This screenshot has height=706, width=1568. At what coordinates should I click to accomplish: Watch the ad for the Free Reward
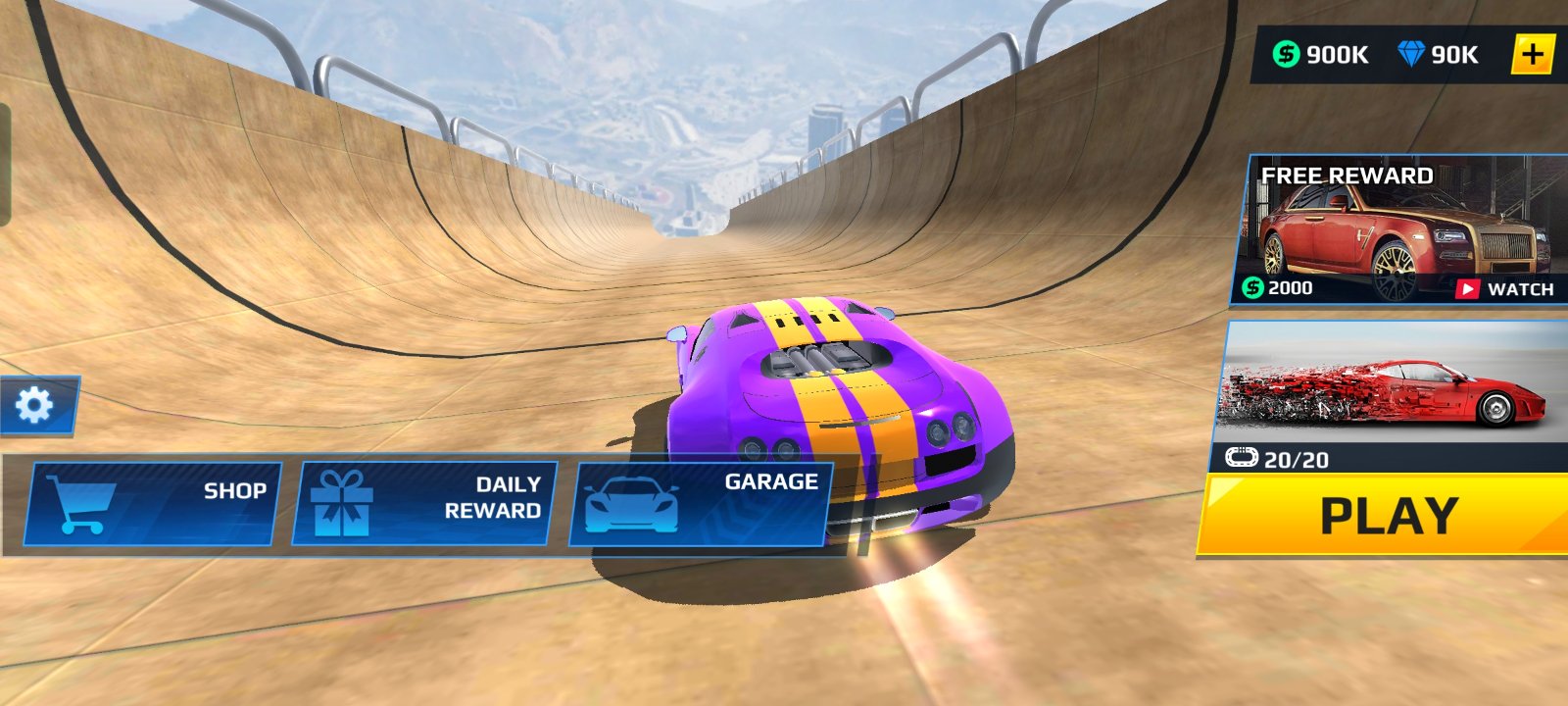click(1507, 288)
